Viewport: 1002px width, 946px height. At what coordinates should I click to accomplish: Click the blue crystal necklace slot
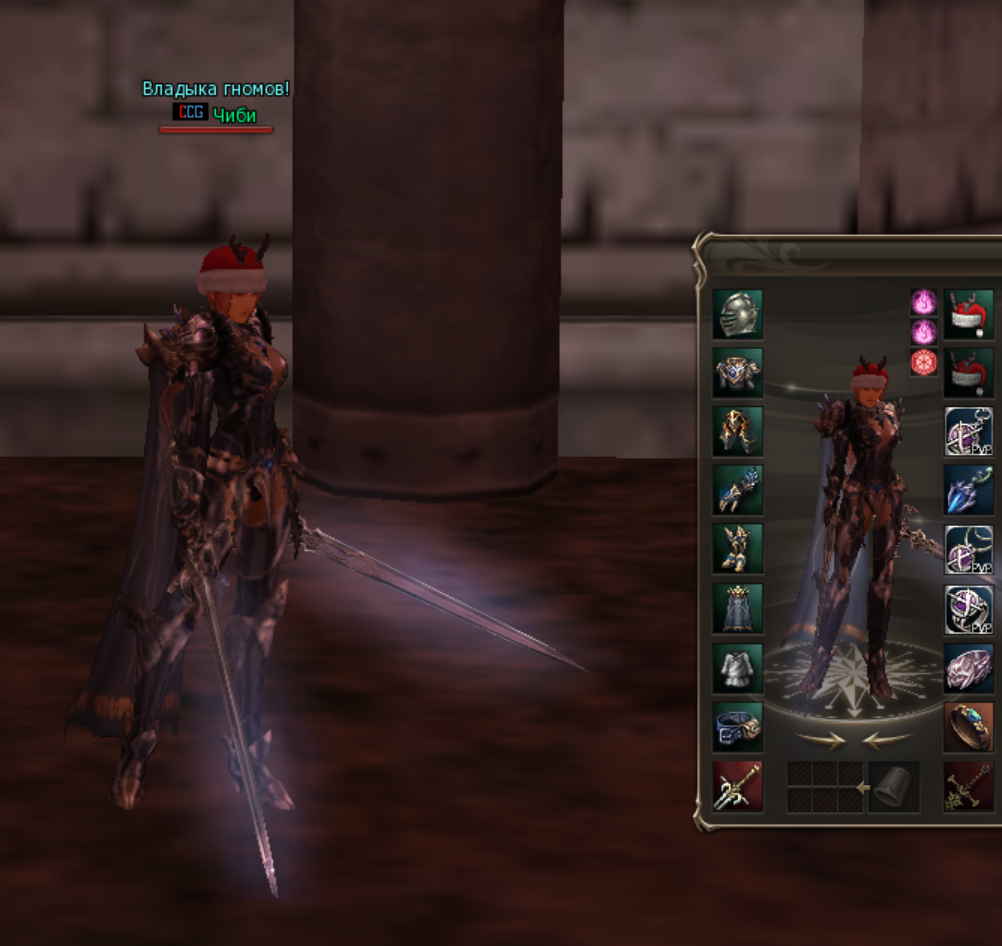[968, 490]
